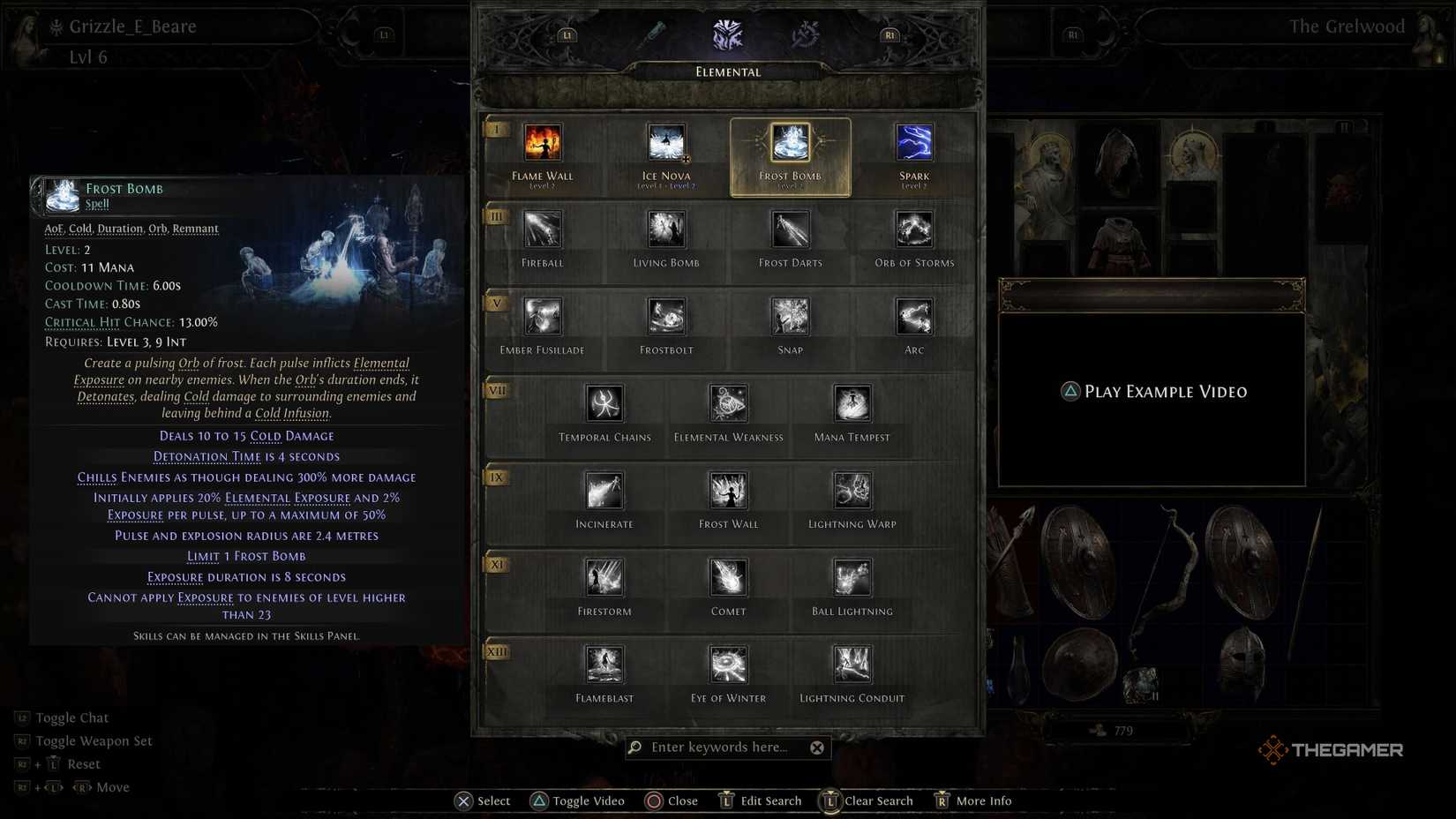Select the Temporal Chains curse gem
The height and width of the screenshot is (819, 1456).
(604, 405)
